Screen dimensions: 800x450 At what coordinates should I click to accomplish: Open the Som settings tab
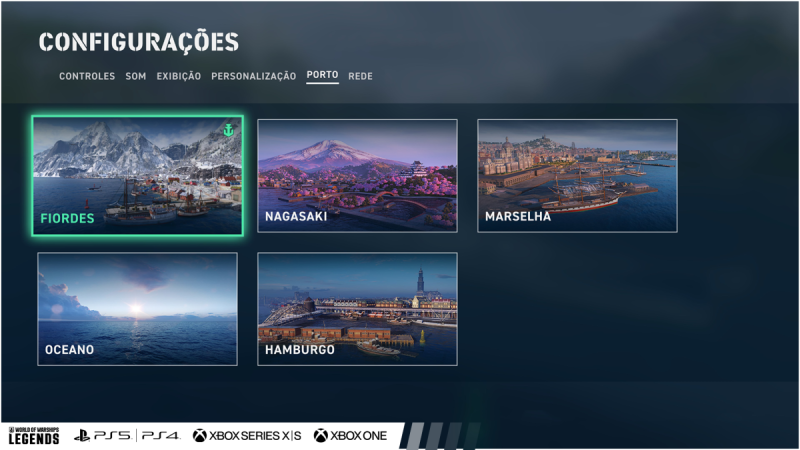[136, 76]
